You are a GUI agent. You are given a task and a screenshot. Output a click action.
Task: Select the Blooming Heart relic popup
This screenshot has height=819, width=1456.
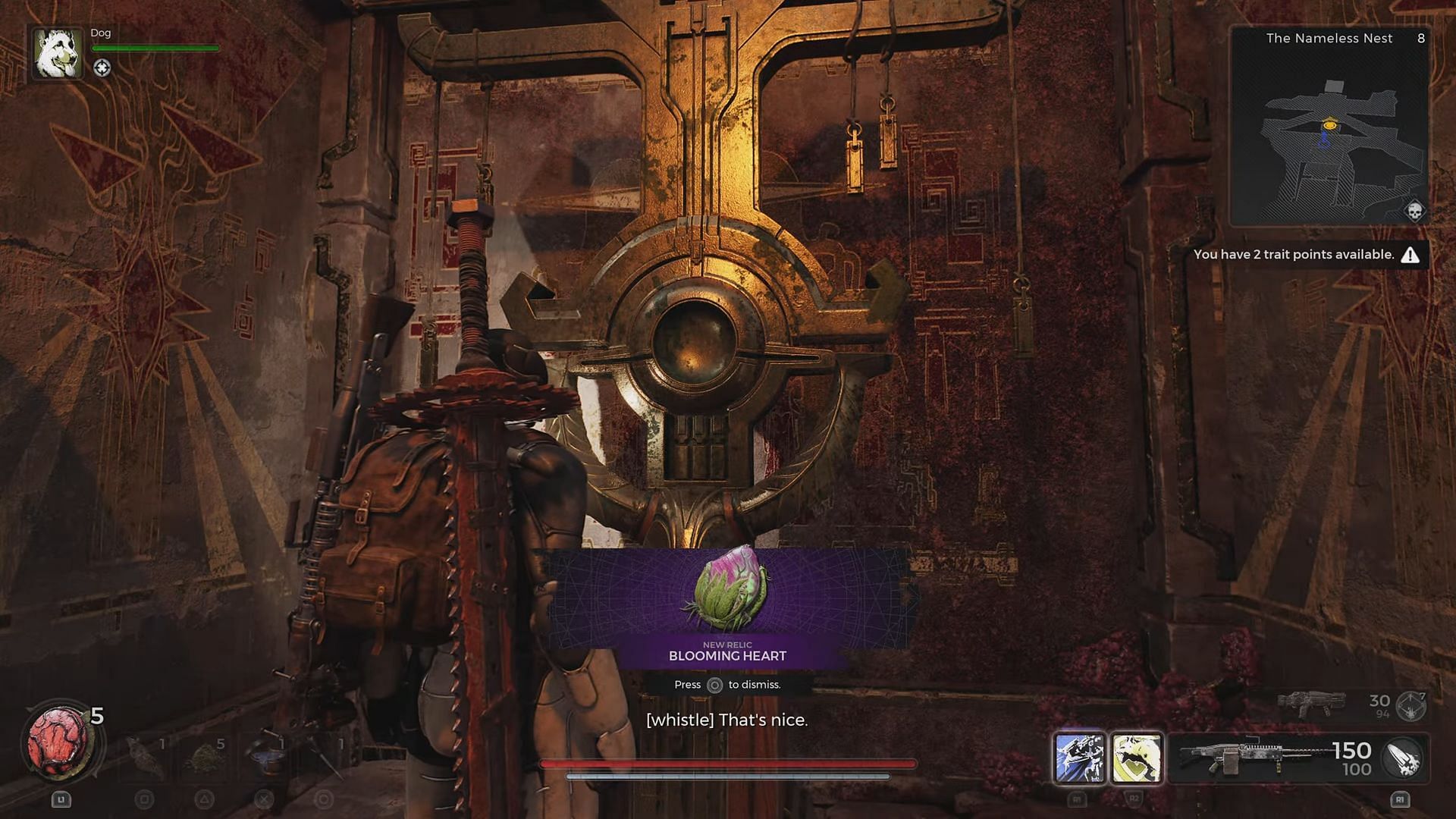[x=727, y=607]
